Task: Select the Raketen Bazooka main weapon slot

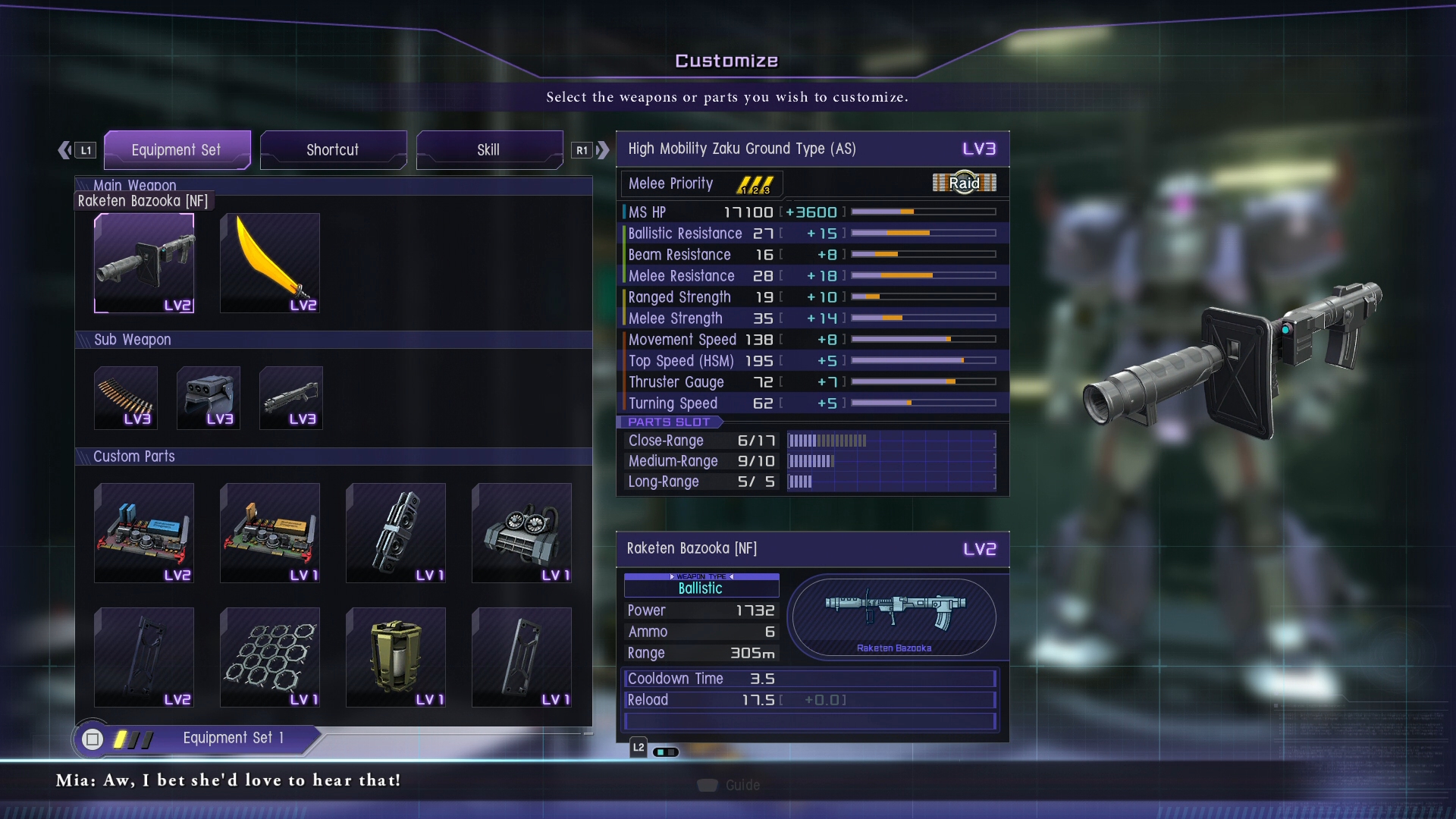Action: [x=144, y=263]
